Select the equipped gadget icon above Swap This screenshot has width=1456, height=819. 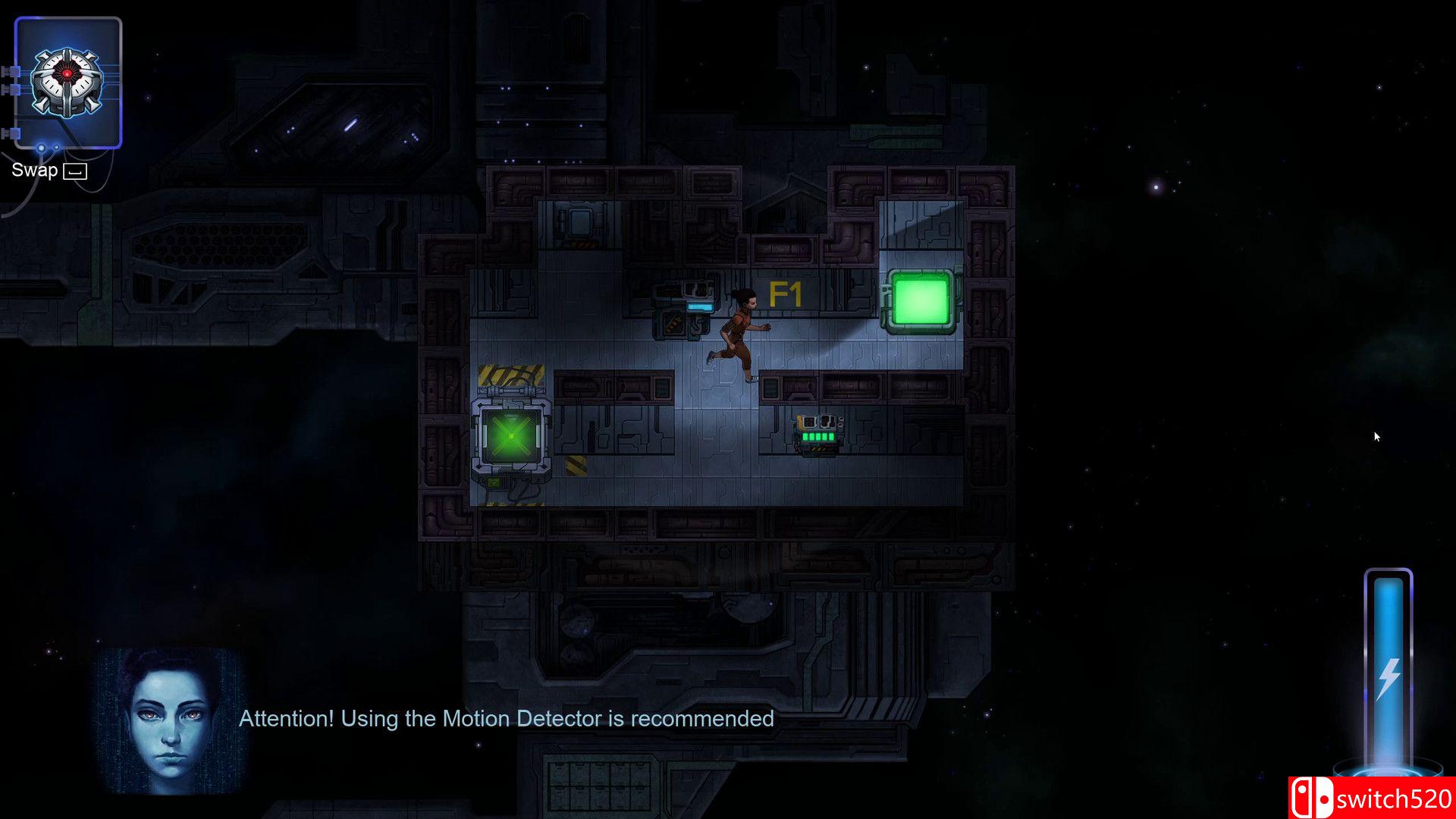click(68, 82)
